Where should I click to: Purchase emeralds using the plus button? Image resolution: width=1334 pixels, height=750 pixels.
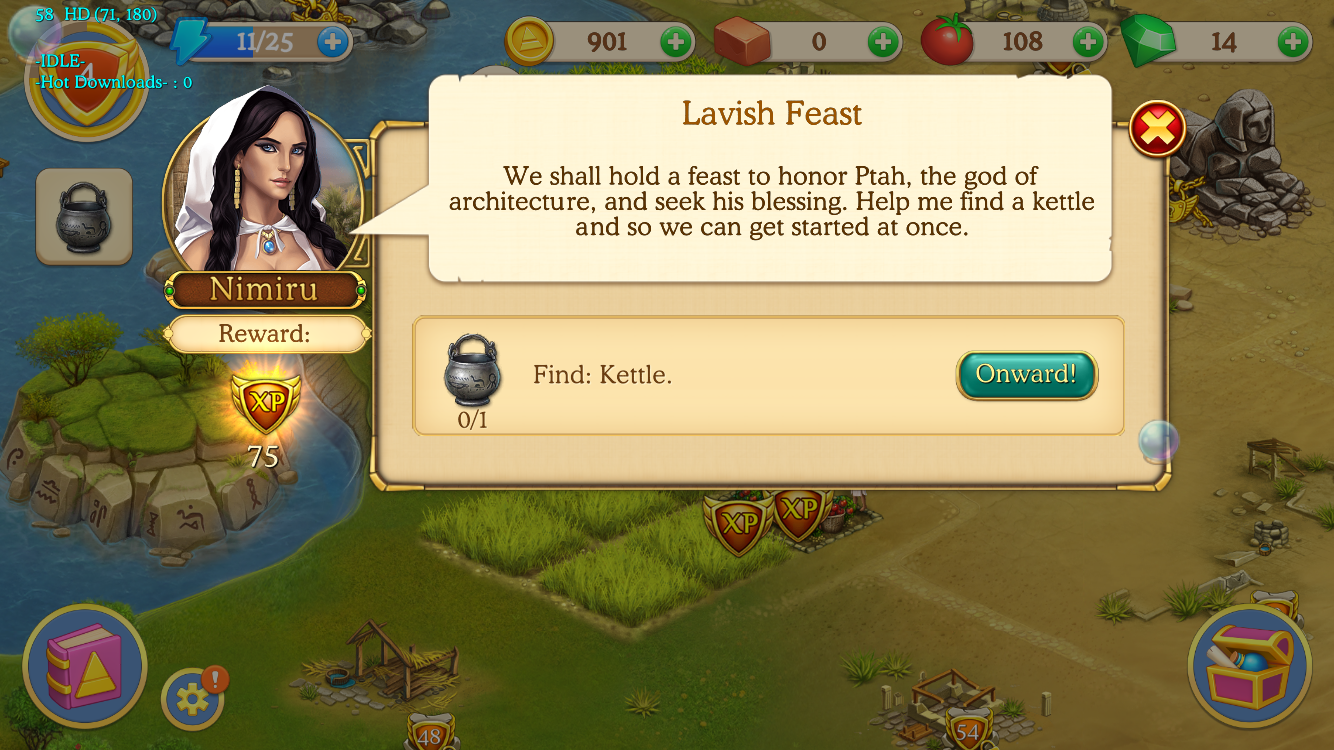pyautogui.click(x=1294, y=42)
